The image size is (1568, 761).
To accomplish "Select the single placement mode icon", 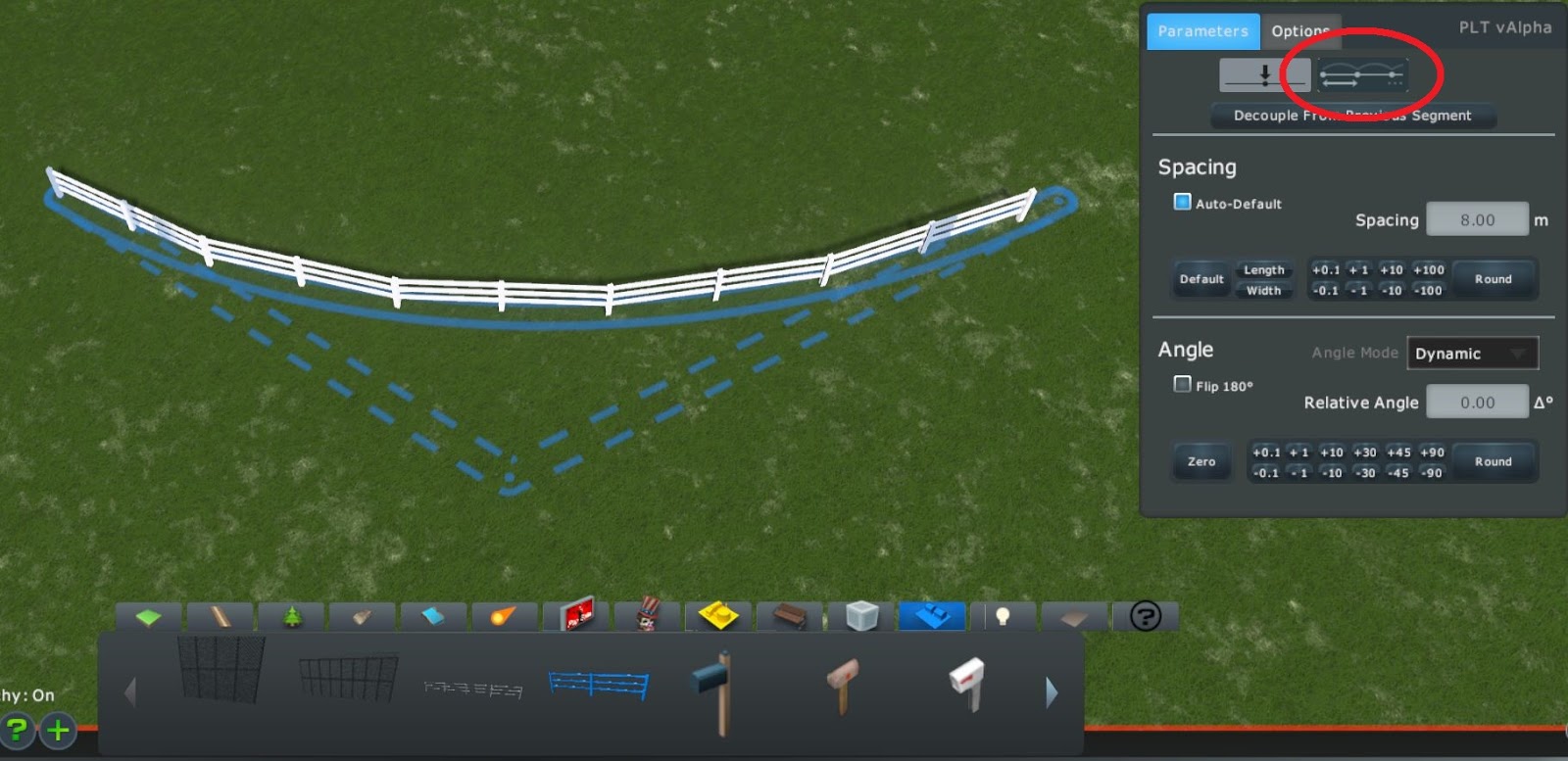I will point(1264,73).
